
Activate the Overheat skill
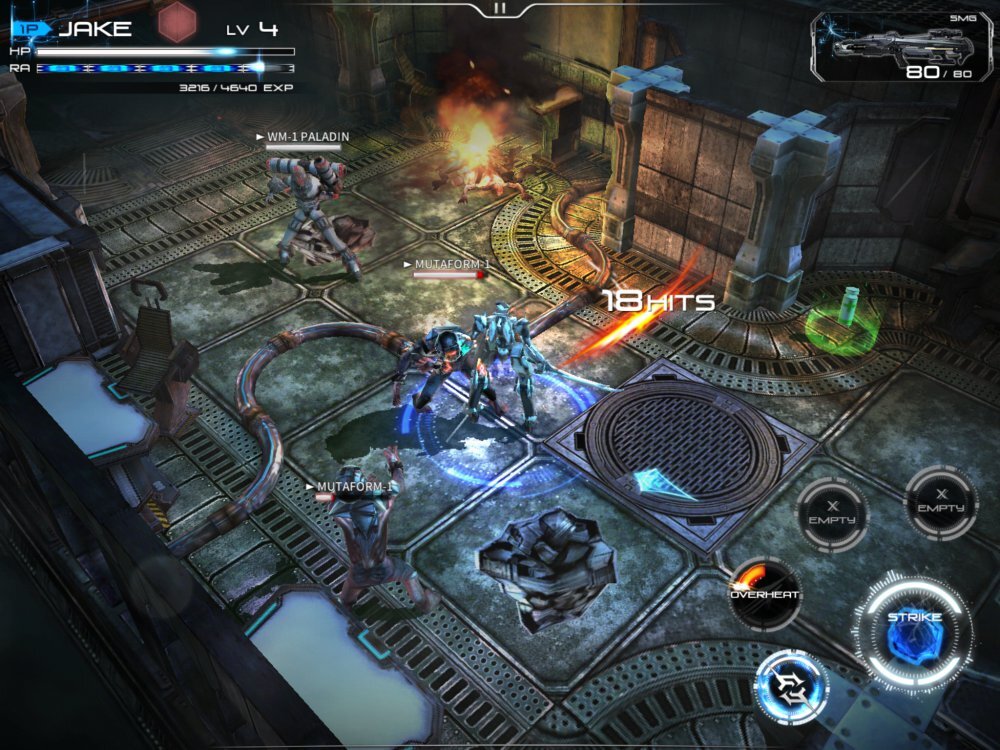pyautogui.click(x=764, y=594)
